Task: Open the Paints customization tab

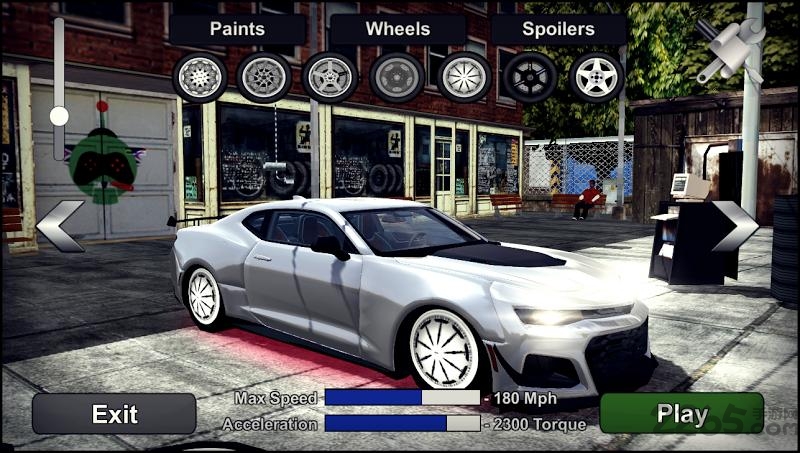Action: (237, 29)
